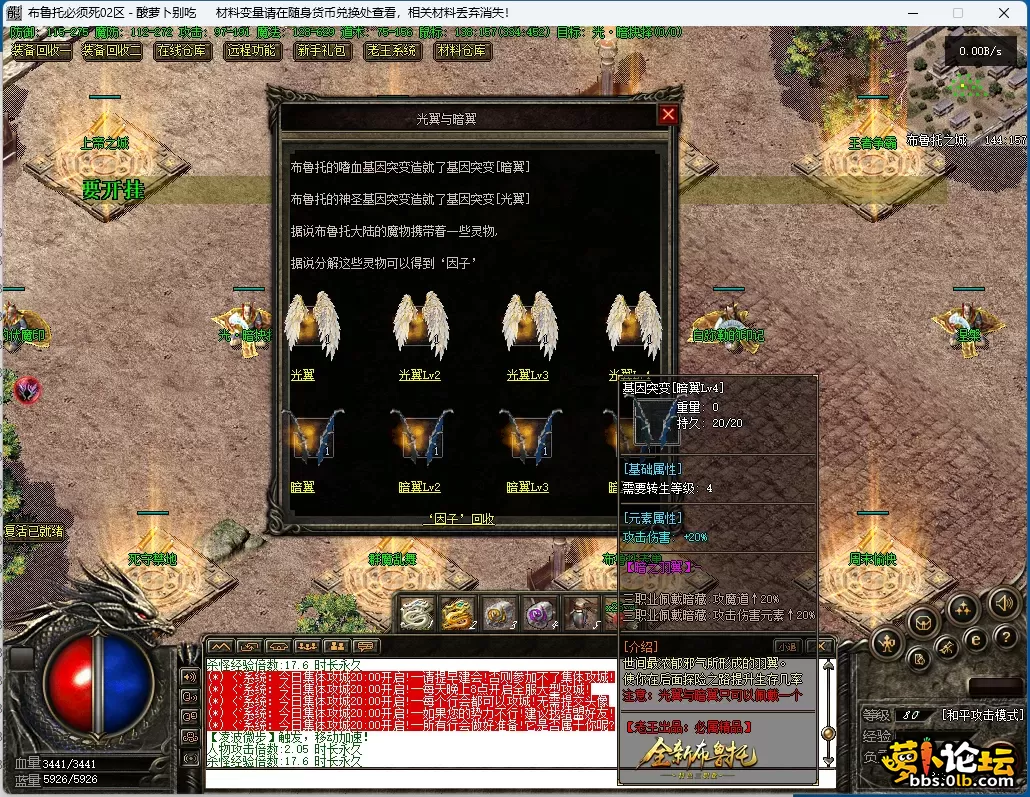Select the 光翼 base wing link

tap(302, 375)
